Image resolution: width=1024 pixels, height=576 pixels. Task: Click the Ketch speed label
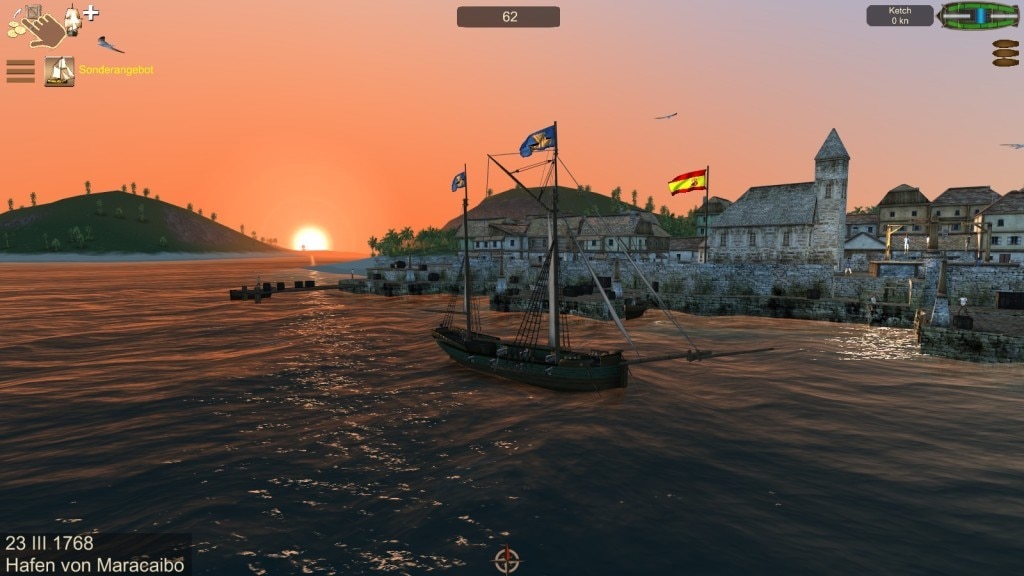899,16
